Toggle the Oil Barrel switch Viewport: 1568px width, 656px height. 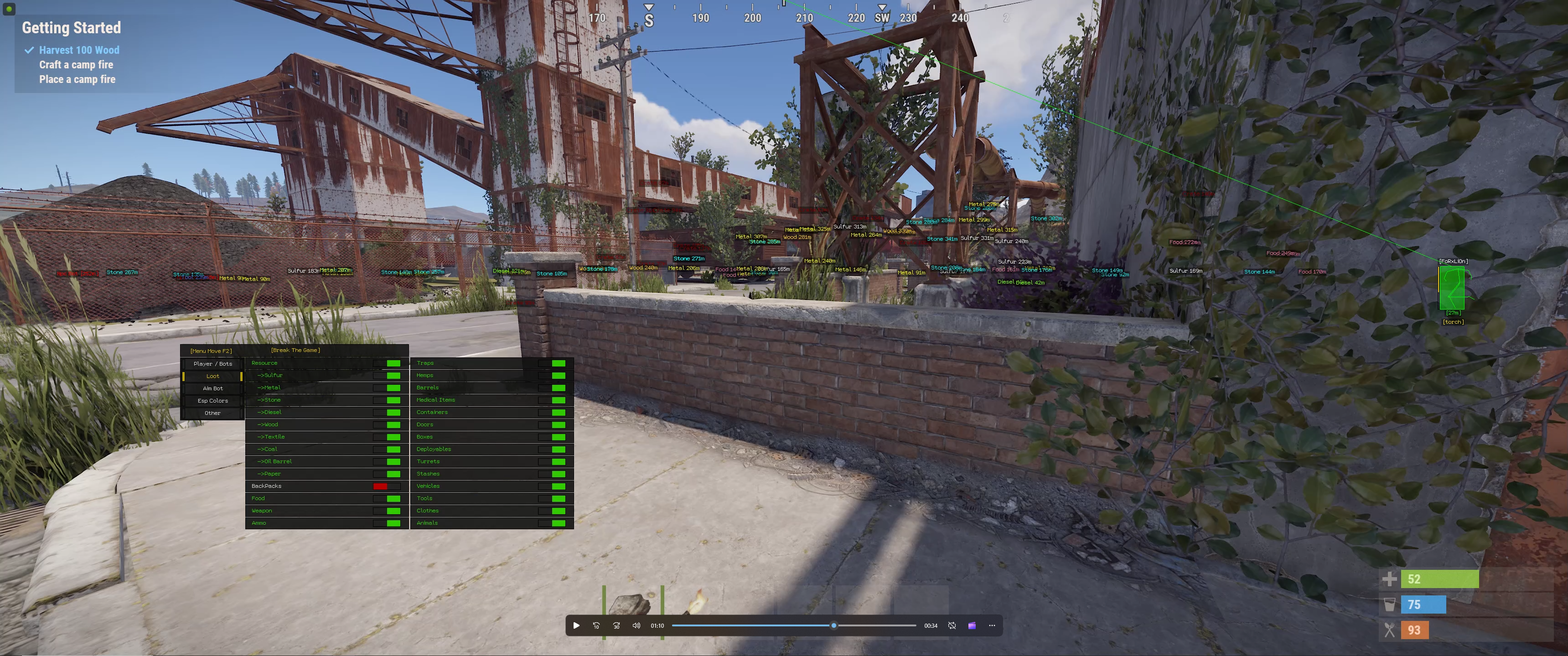click(387, 462)
